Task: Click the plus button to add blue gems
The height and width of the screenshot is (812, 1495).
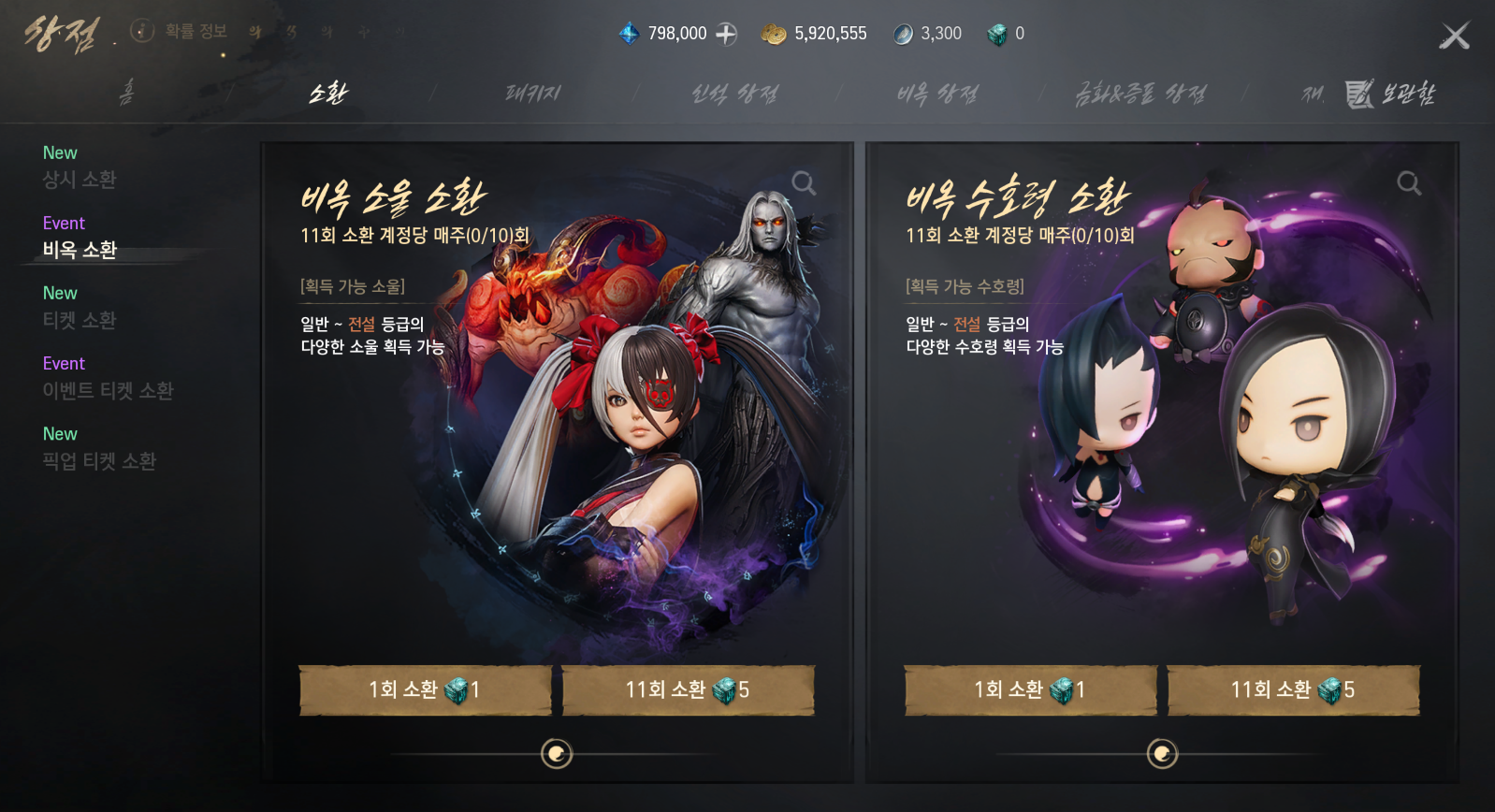Action: (x=727, y=34)
